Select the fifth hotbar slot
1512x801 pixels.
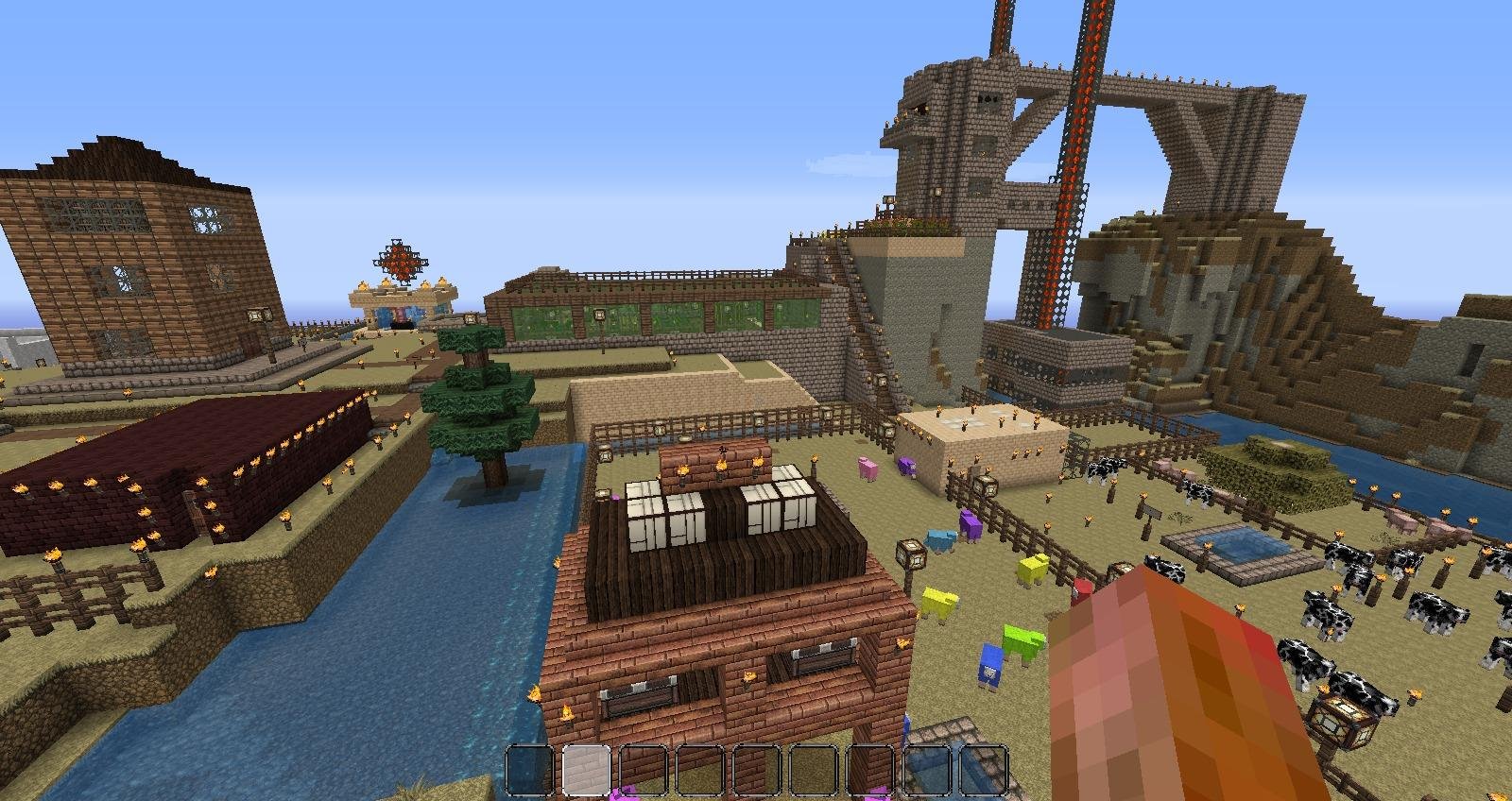(755, 770)
